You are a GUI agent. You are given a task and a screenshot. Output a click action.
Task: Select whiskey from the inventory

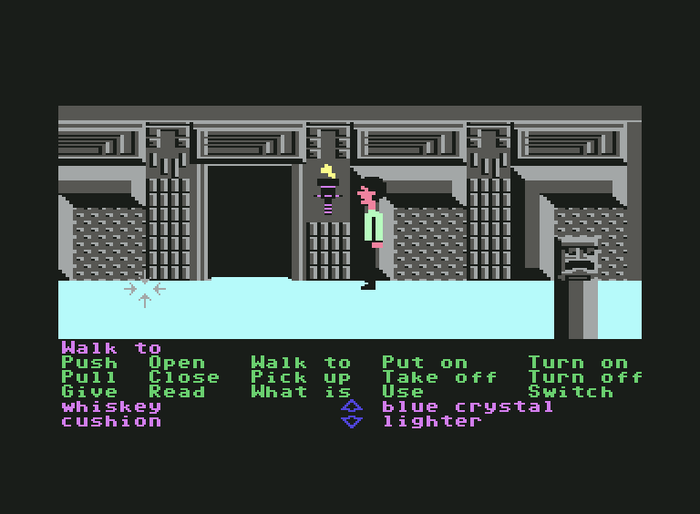coord(111,406)
